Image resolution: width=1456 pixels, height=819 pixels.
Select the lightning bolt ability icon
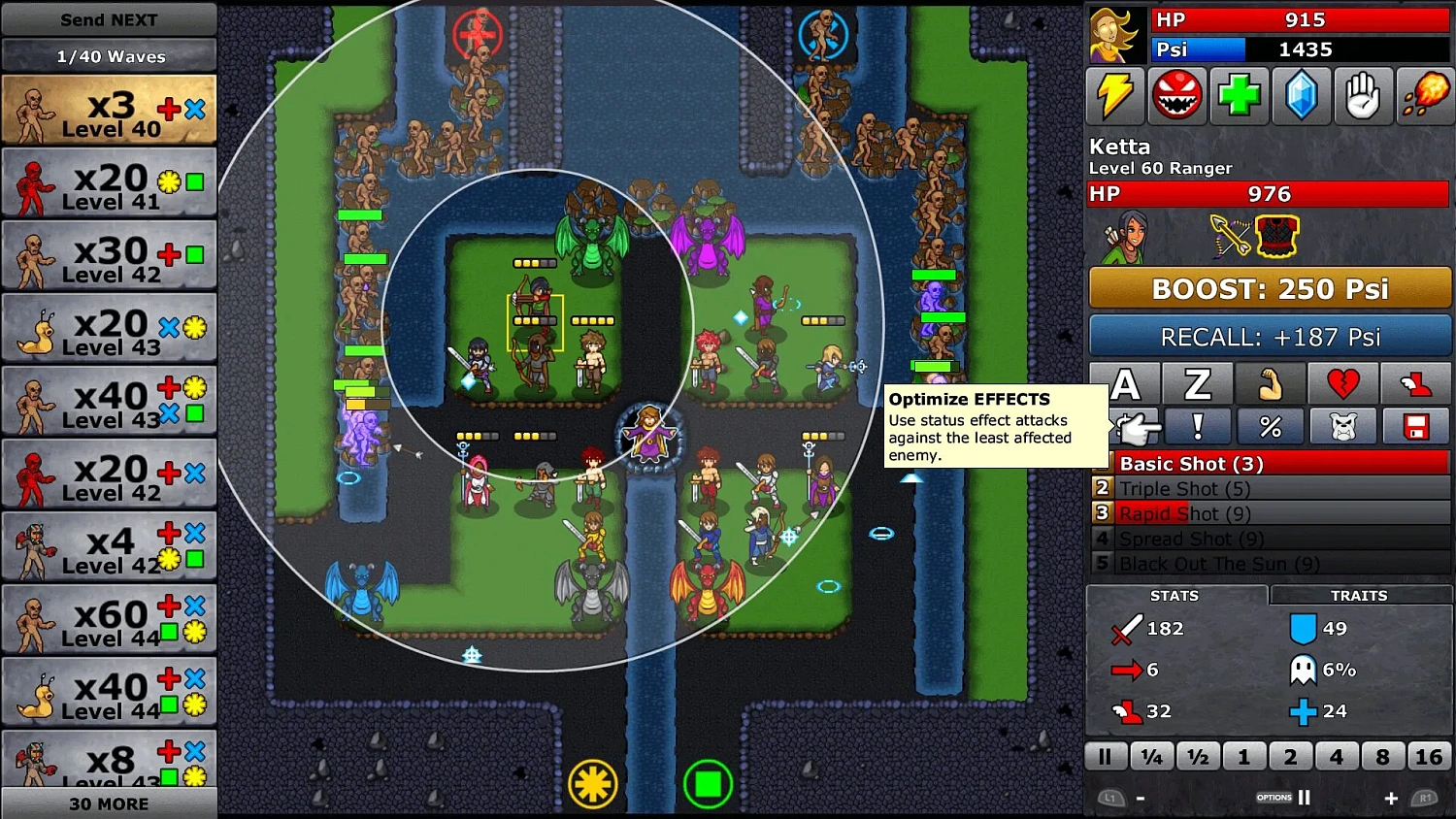1115,96
